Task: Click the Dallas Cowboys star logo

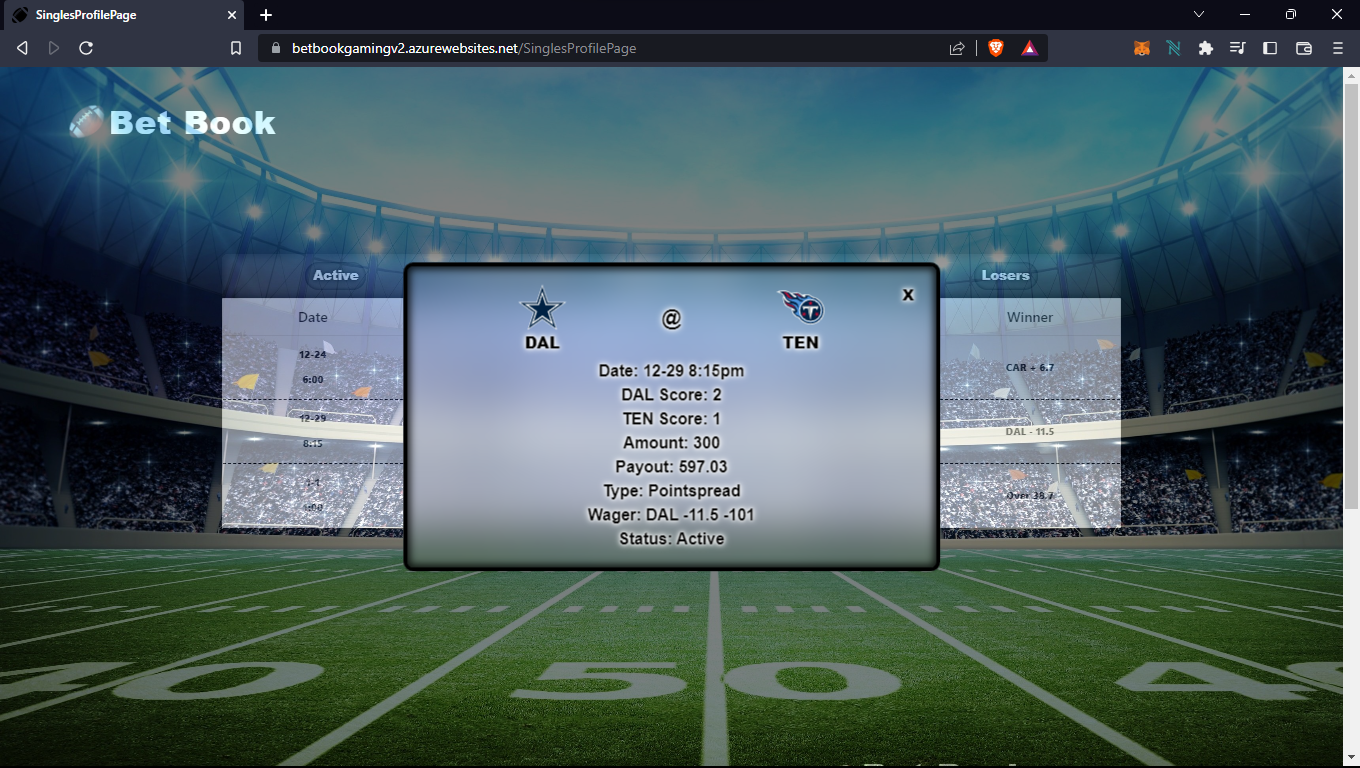Action: click(x=541, y=306)
